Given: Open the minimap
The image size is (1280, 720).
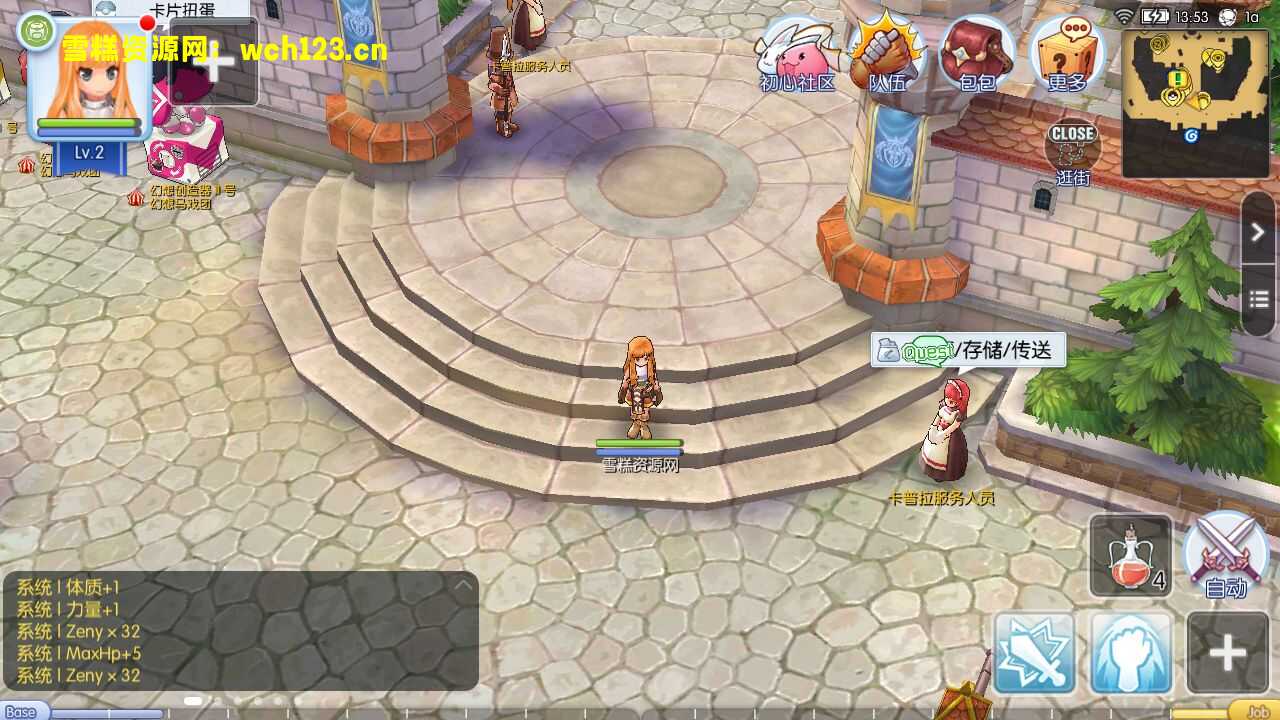Looking at the screenshot, I should coord(1197,103).
